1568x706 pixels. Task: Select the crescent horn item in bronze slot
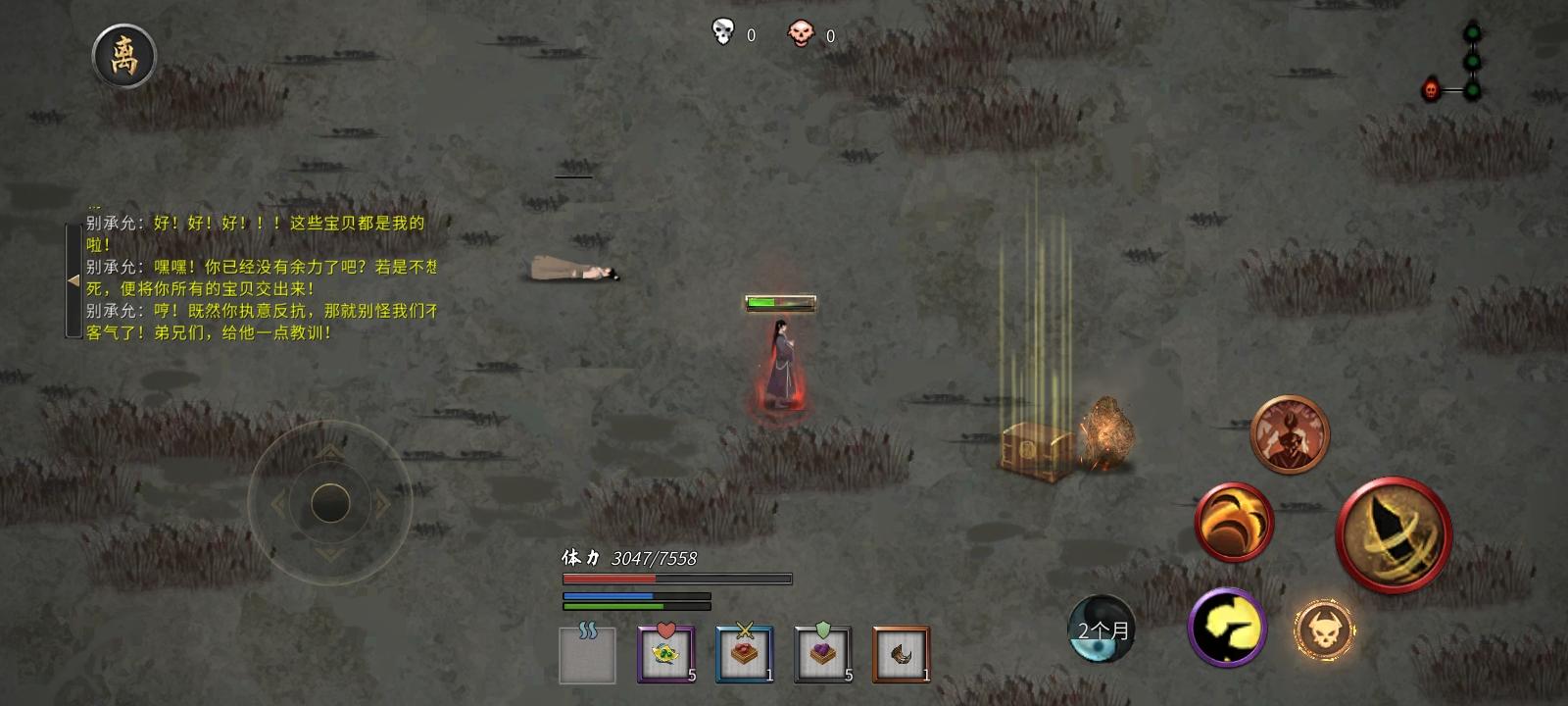[x=901, y=652]
